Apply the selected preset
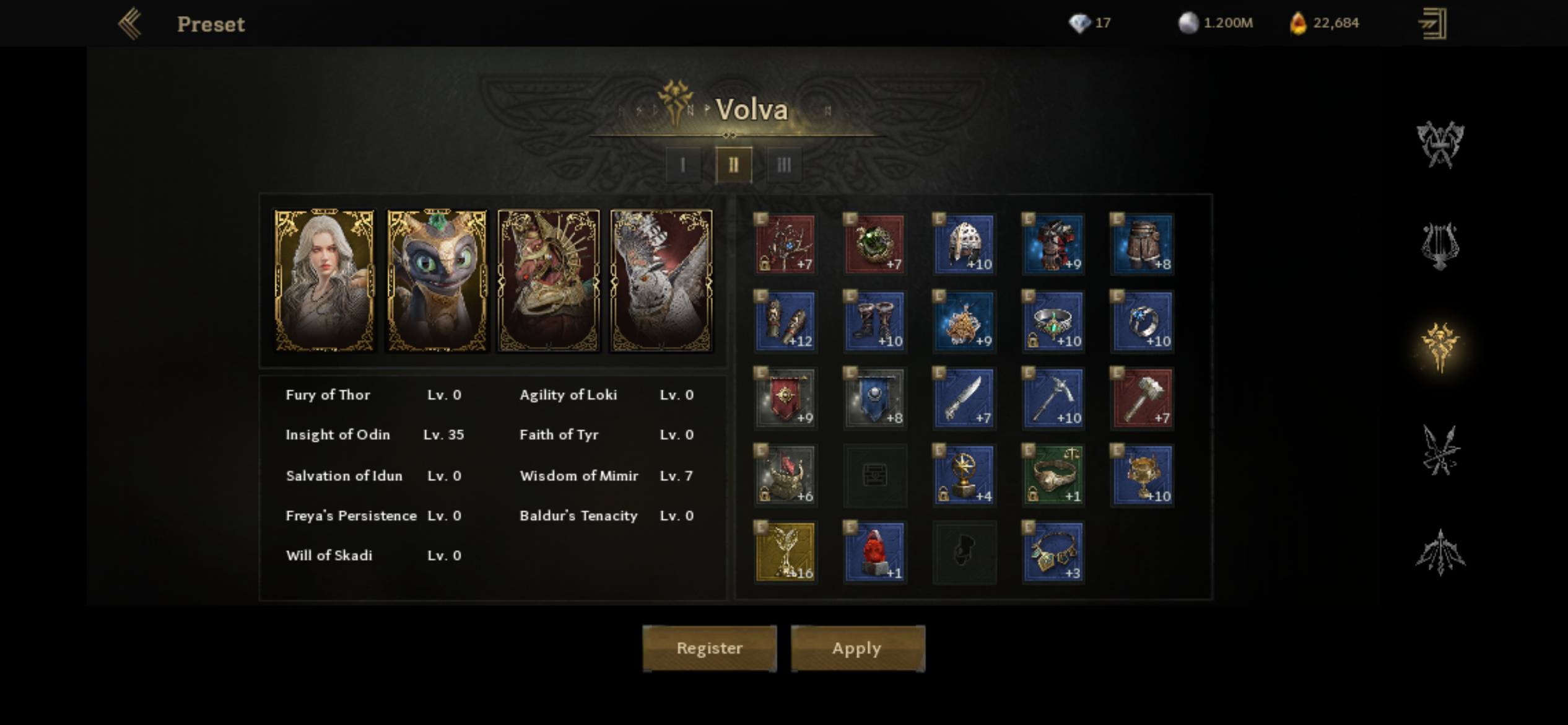The height and width of the screenshot is (725, 1568). (x=857, y=648)
